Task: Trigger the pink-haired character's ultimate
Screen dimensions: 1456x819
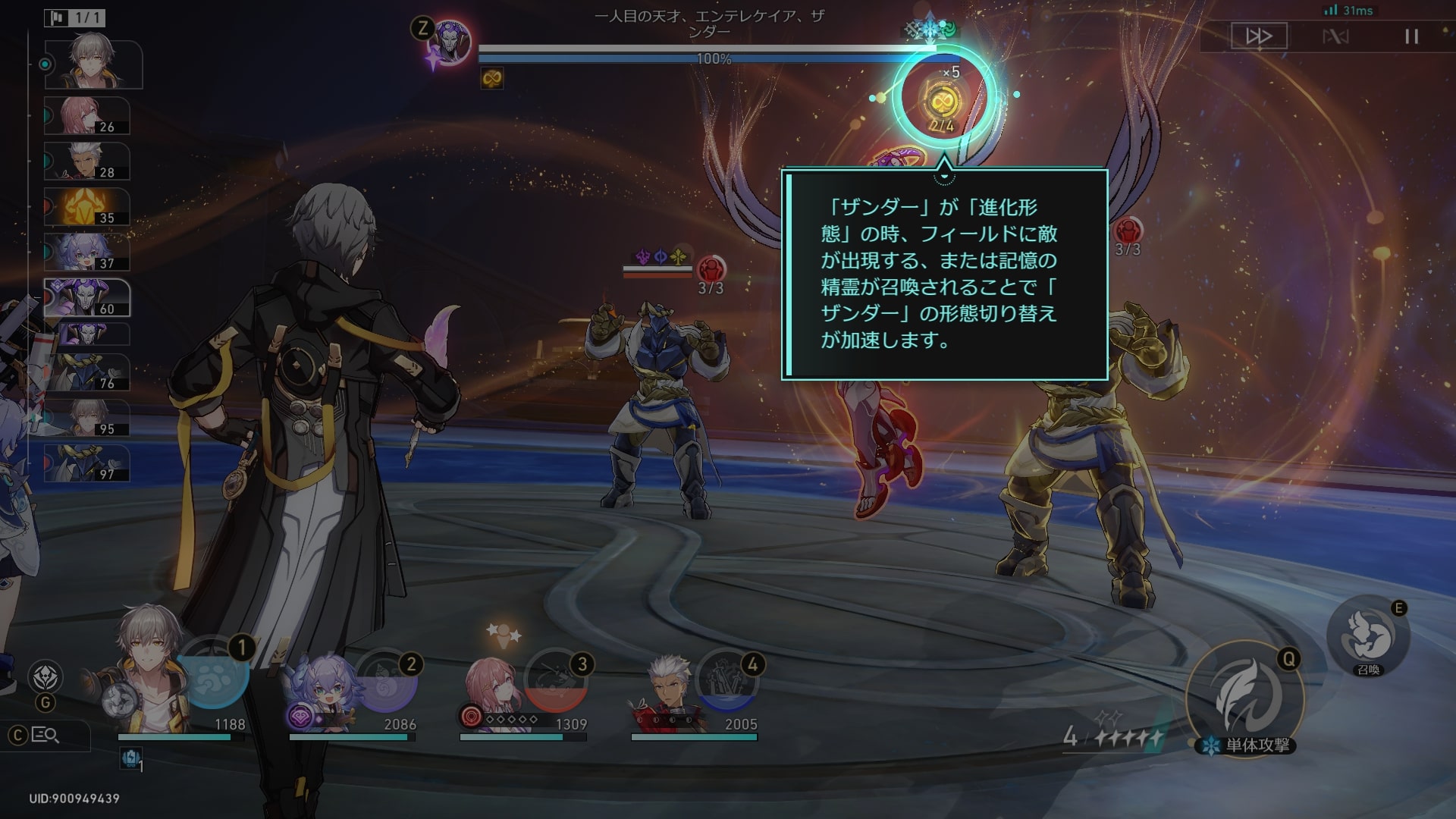Action: [x=556, y=681]
